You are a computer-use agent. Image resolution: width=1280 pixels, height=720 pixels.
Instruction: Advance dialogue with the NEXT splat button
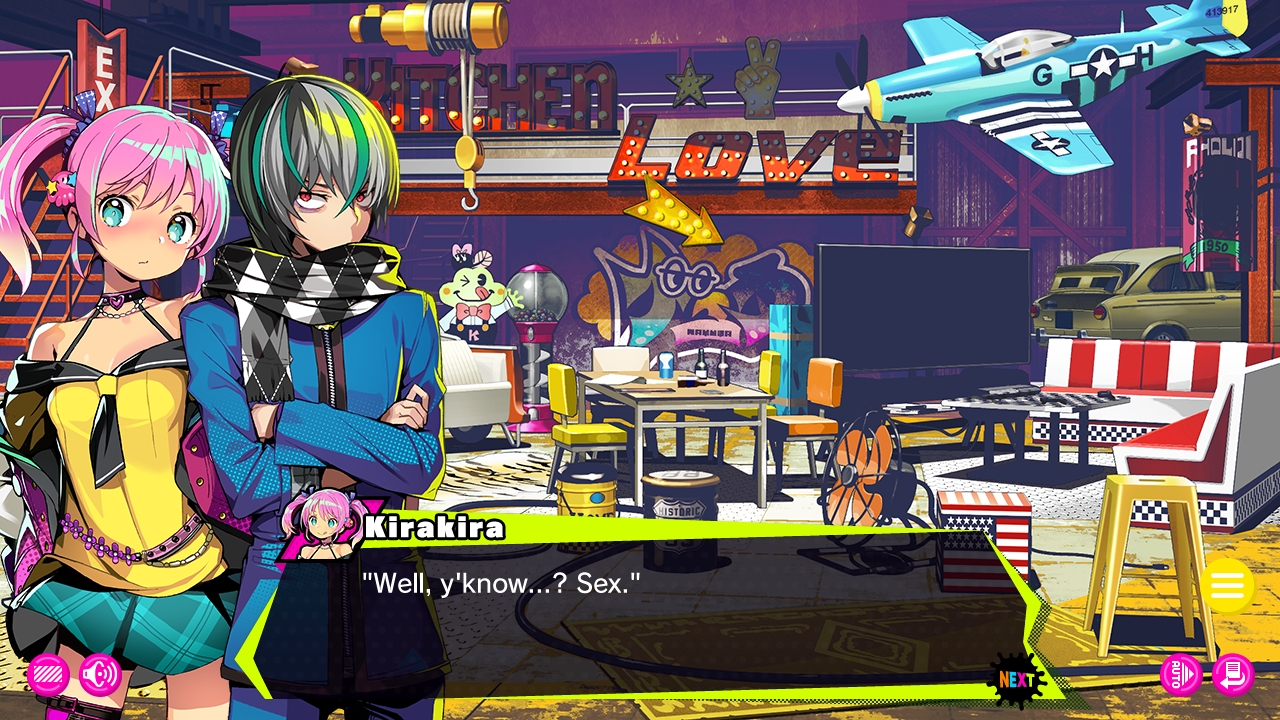1016,681
